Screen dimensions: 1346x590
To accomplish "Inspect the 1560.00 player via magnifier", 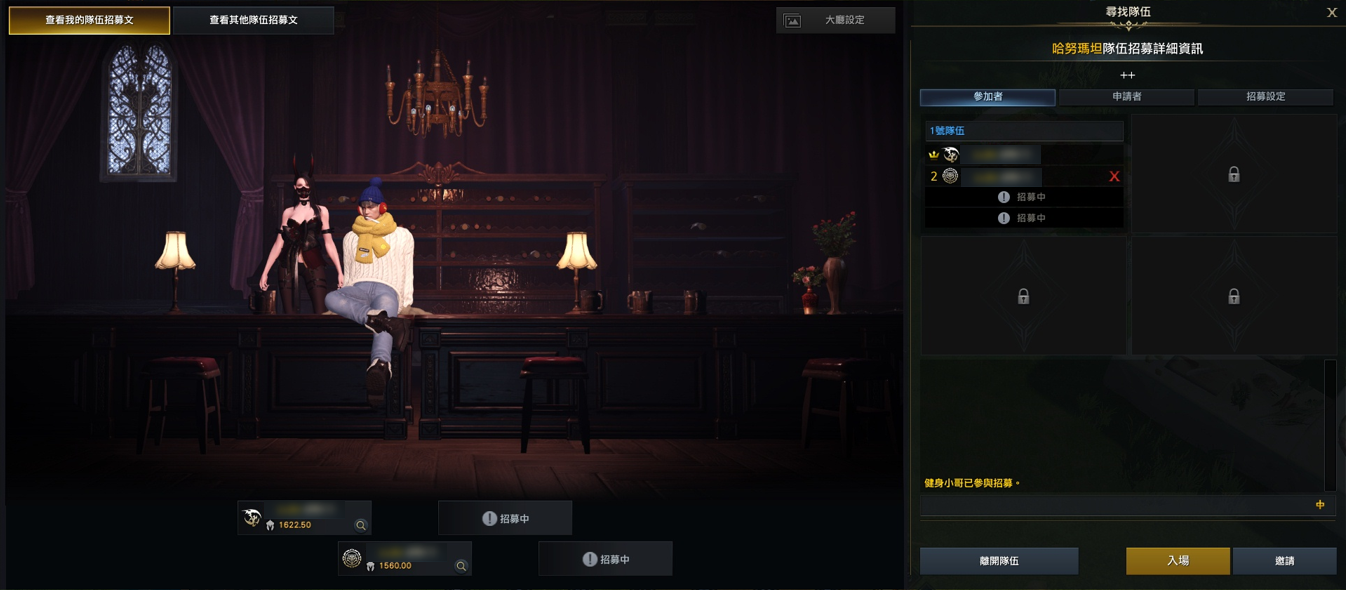I will pos(461,566).
